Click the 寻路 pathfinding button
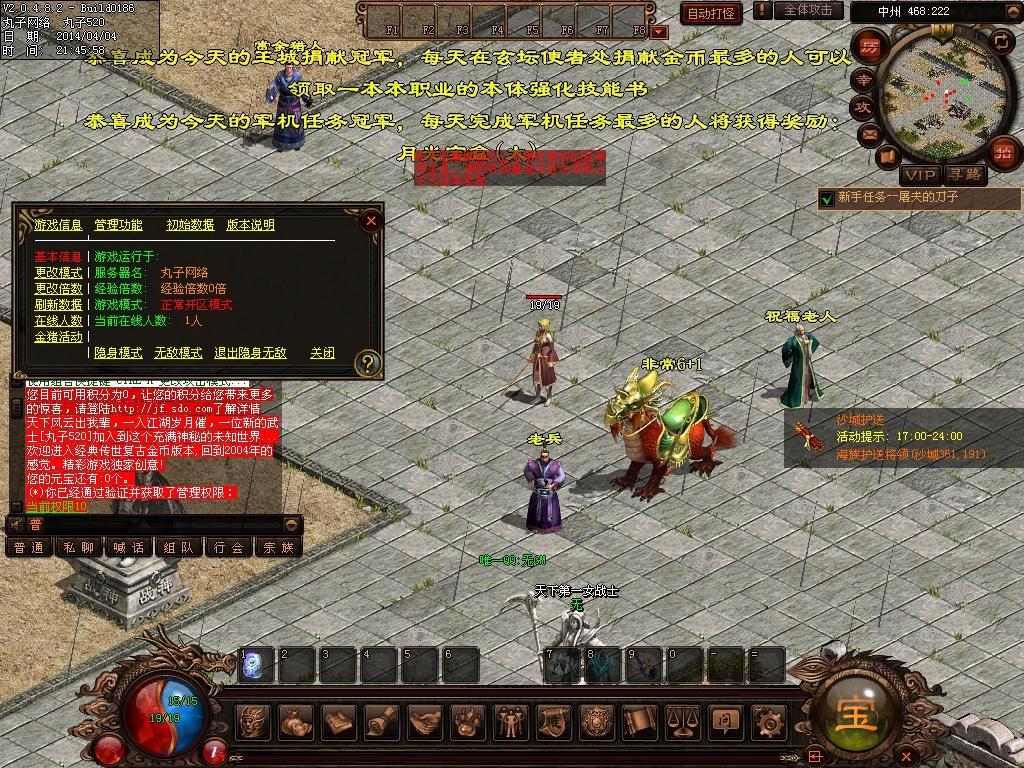The image size is (1024, 768). (x=965, y=174)
